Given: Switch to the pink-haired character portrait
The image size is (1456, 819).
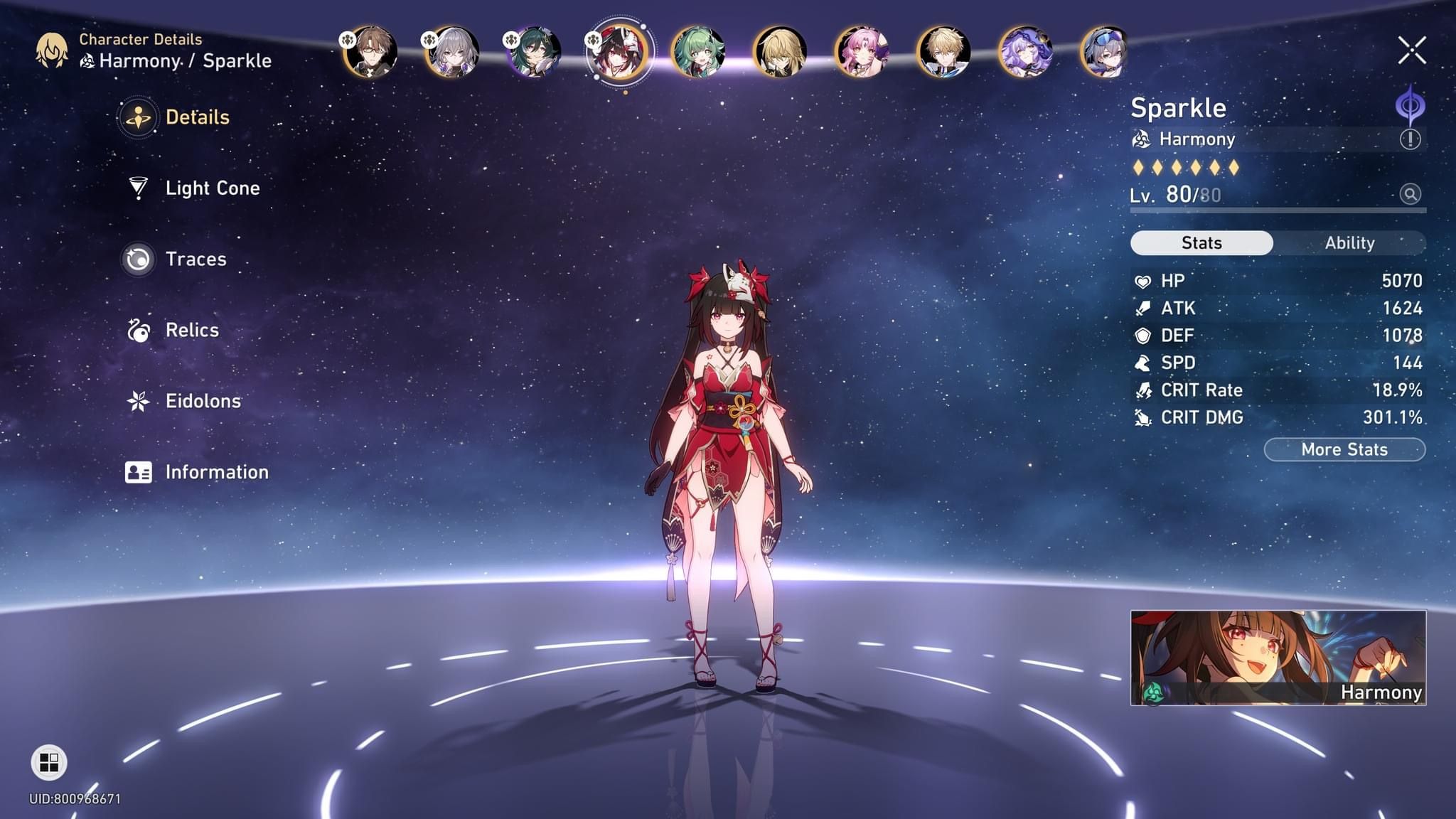Looking at the screenshot, I should click(x=861, y=52).
